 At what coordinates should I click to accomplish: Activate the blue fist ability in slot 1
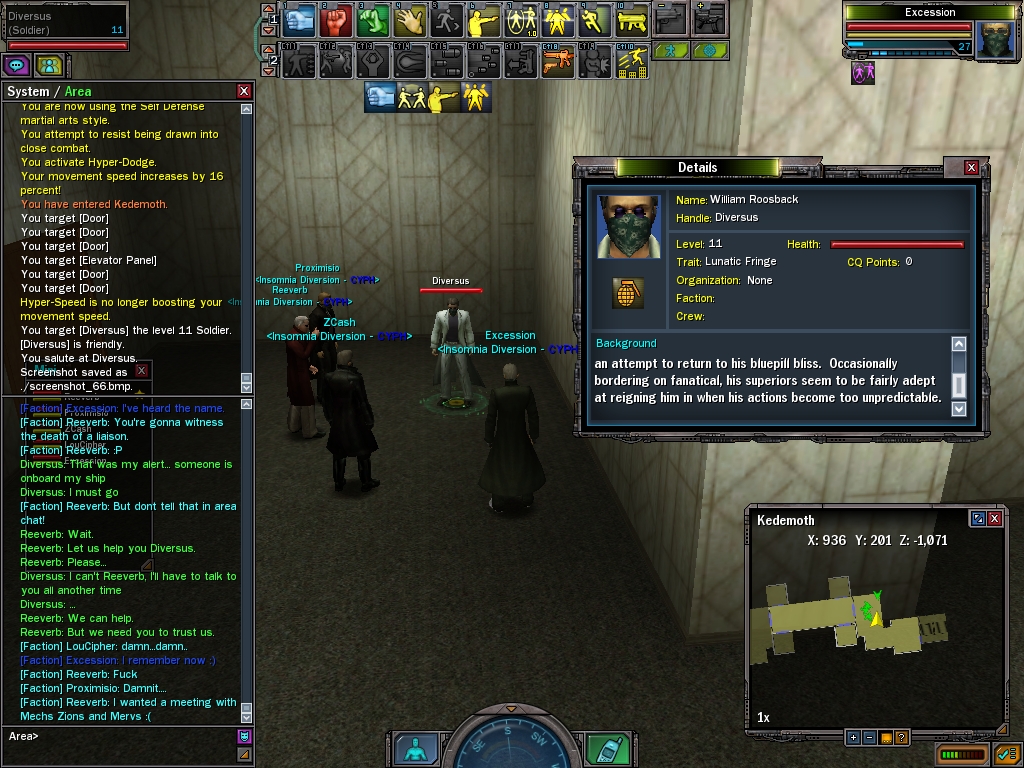tap(299, 19)
